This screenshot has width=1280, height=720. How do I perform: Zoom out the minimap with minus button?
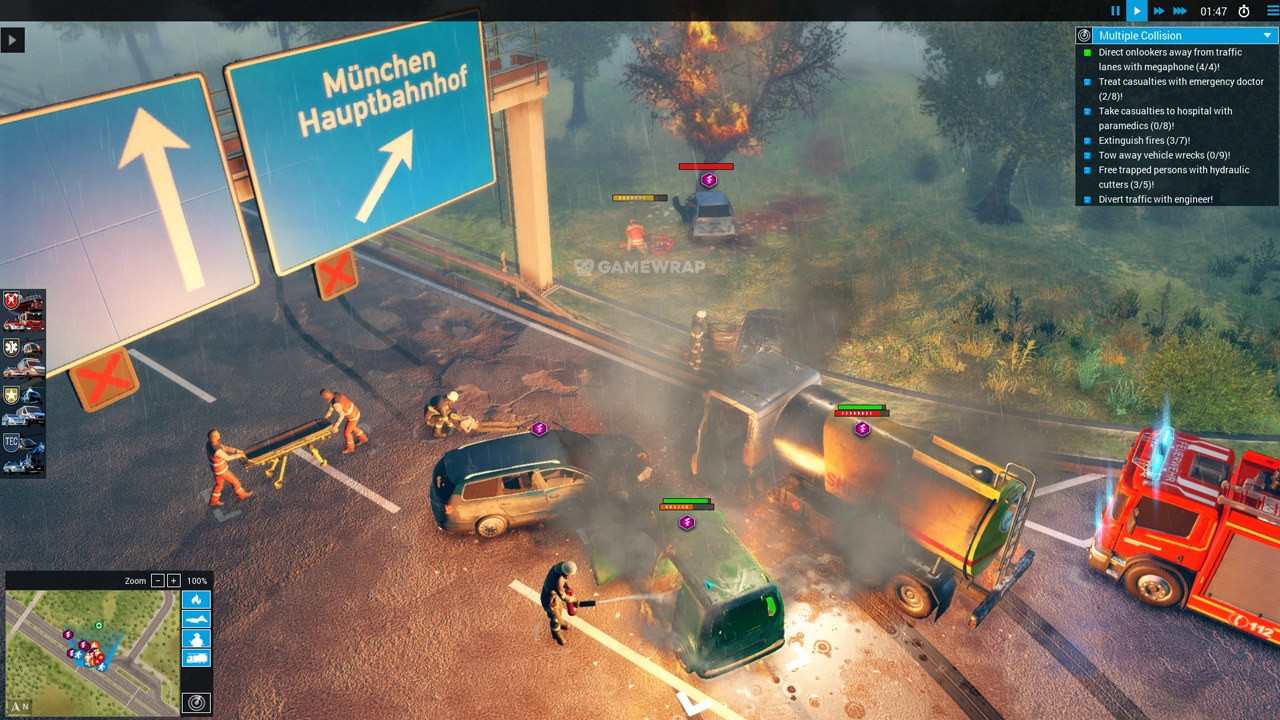pyautogui.click(x=157, y=581)
